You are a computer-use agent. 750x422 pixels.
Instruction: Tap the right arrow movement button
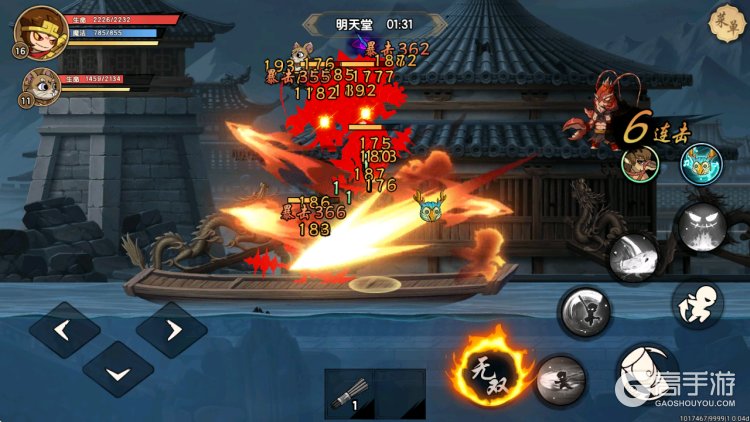click(171, 330)
